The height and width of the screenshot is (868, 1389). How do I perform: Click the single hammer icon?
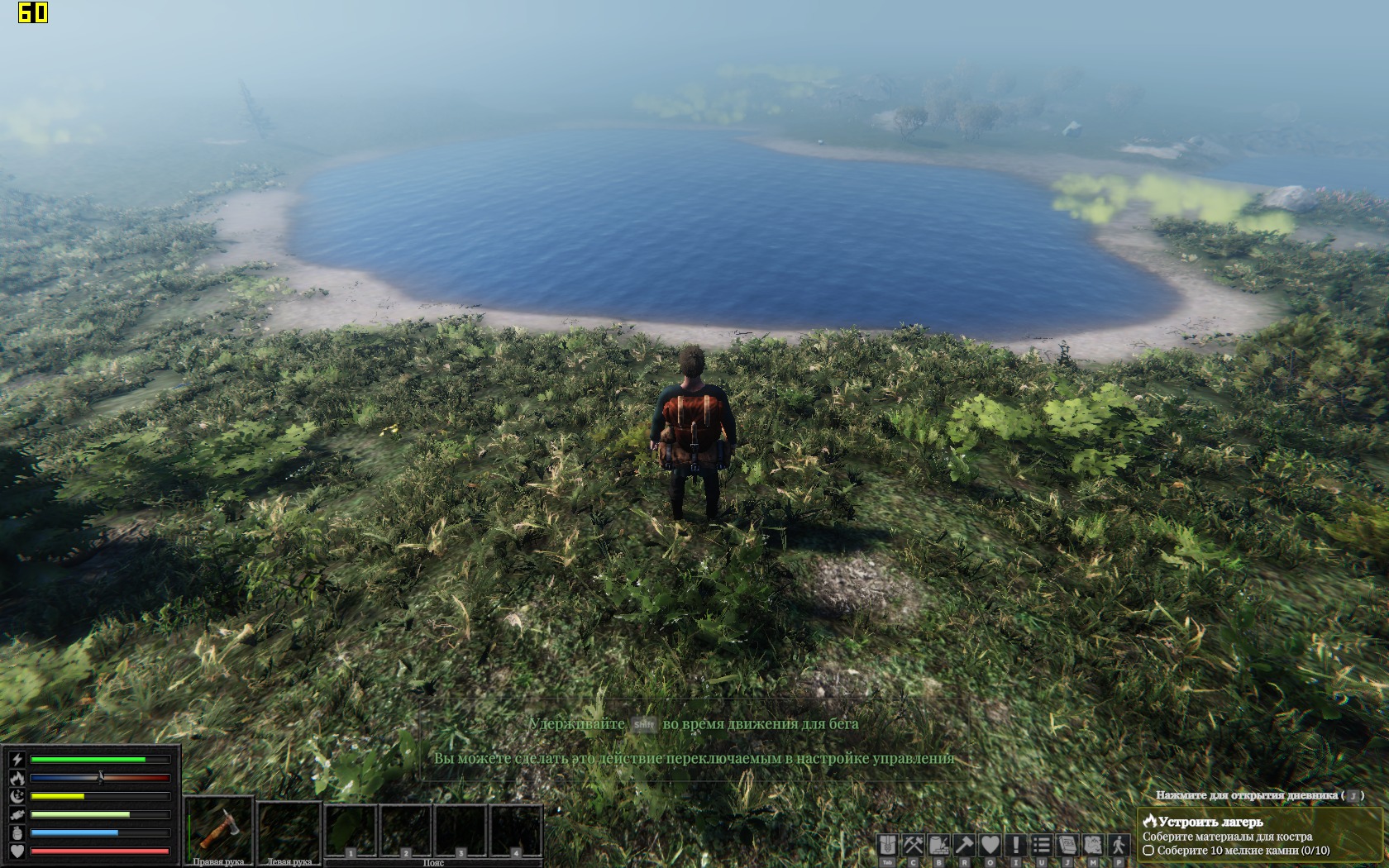tap(965, 845)
